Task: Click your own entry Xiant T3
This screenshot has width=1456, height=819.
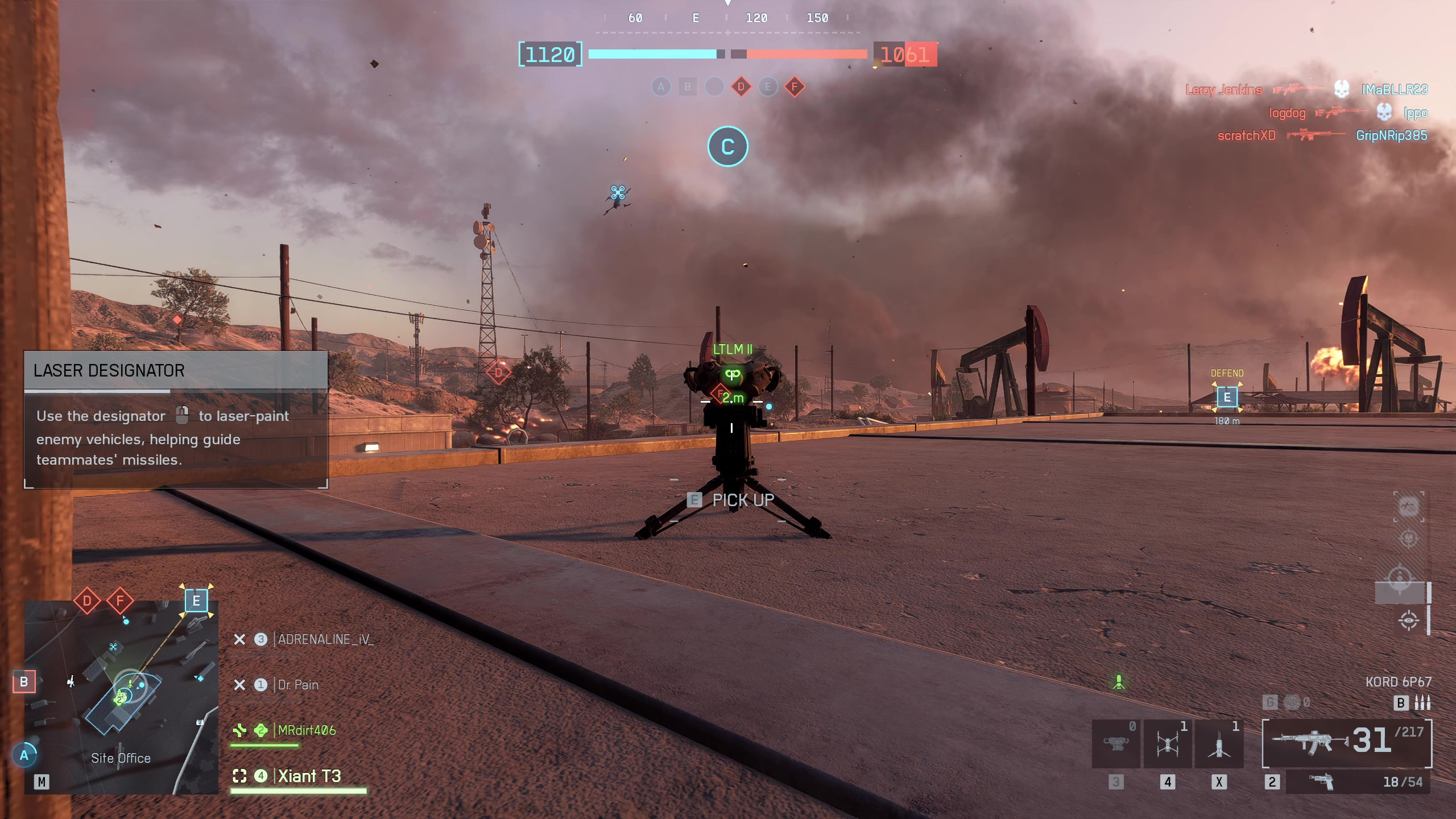Action: (309, 776)
